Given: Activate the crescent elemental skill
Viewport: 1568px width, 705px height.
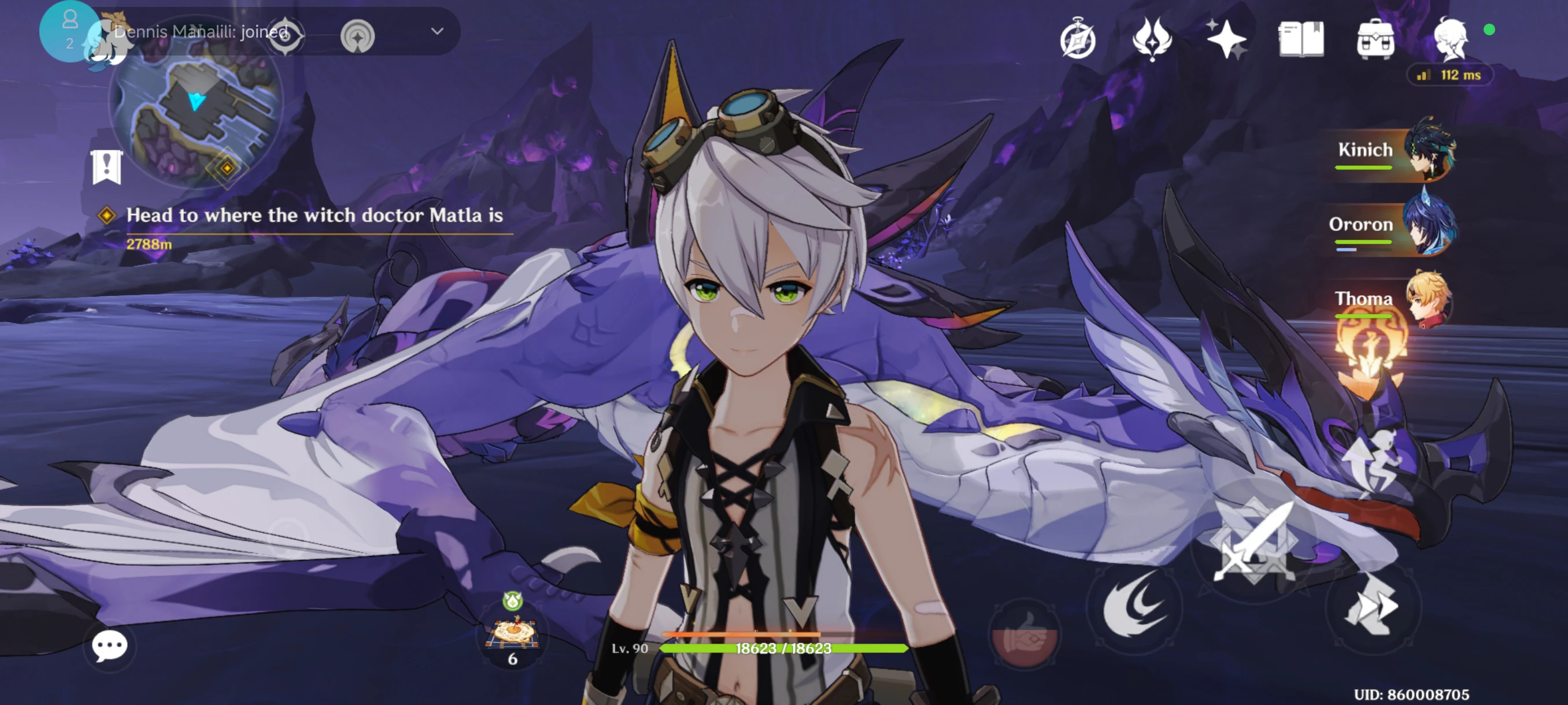Looking at the screenshot, I should tap(1134, 605).
